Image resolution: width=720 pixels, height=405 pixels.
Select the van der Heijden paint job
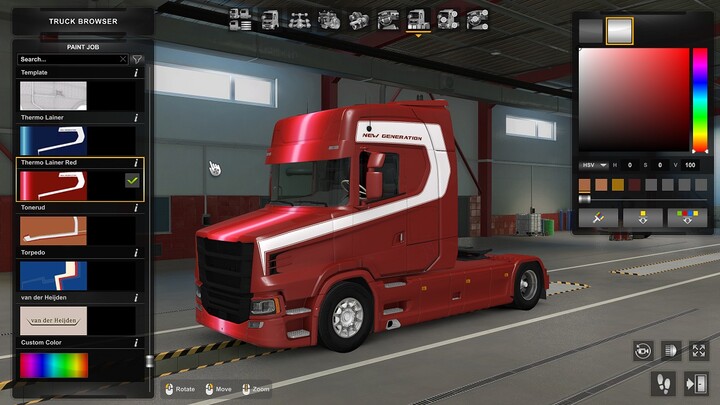[54, 320]
